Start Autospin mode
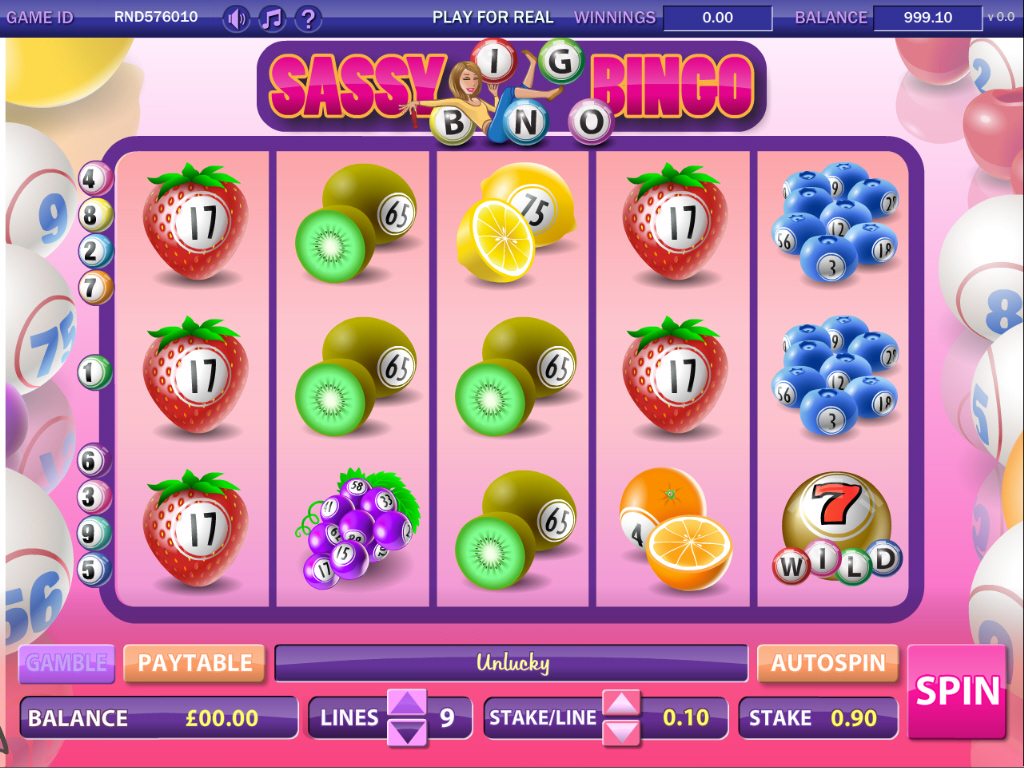Image resolution: width=1024 pixels, height=768 pixels. [827, 663]
